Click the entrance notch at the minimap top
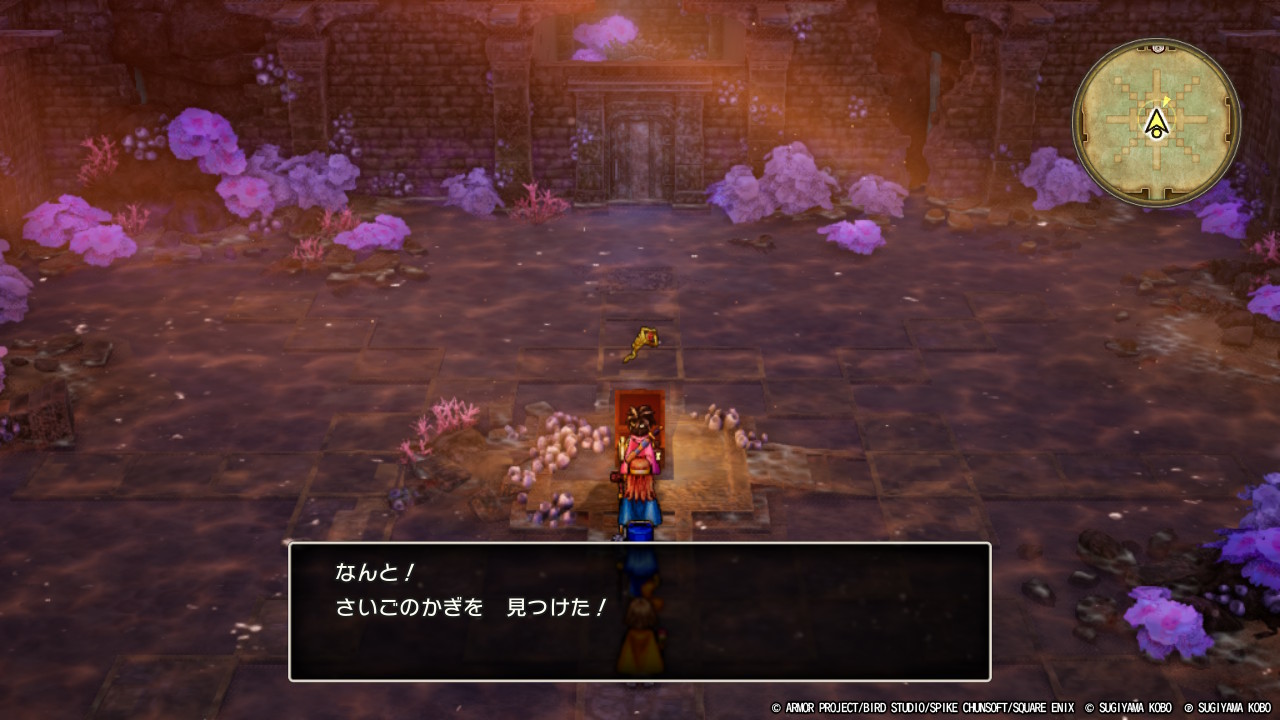The width and height of the screenshot is (1280, 720). pyautogui.click(x=1156, y=50)
